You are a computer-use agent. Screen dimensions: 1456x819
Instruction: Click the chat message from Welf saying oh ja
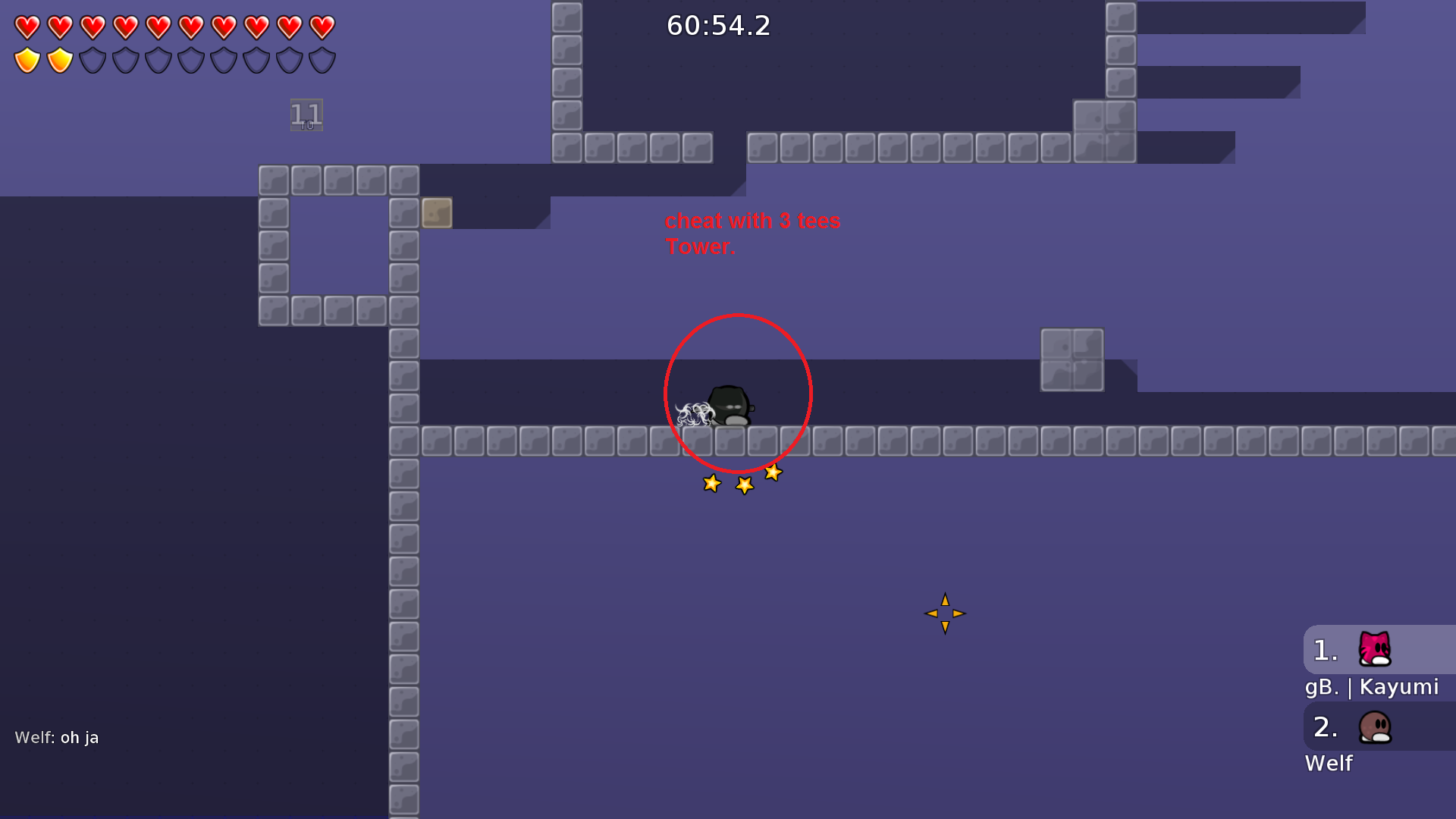[58, 736]
